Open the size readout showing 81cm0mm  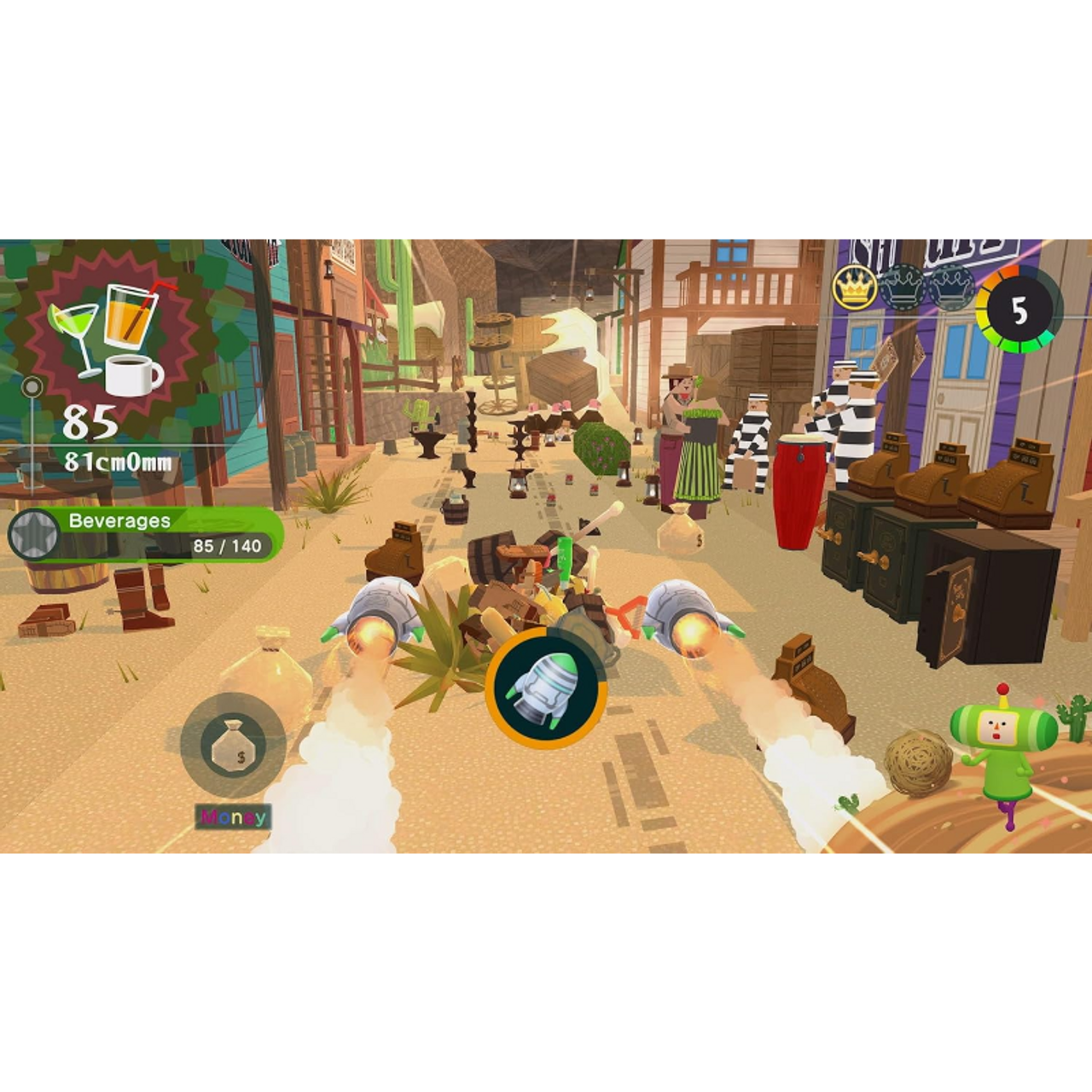point(119,461)
